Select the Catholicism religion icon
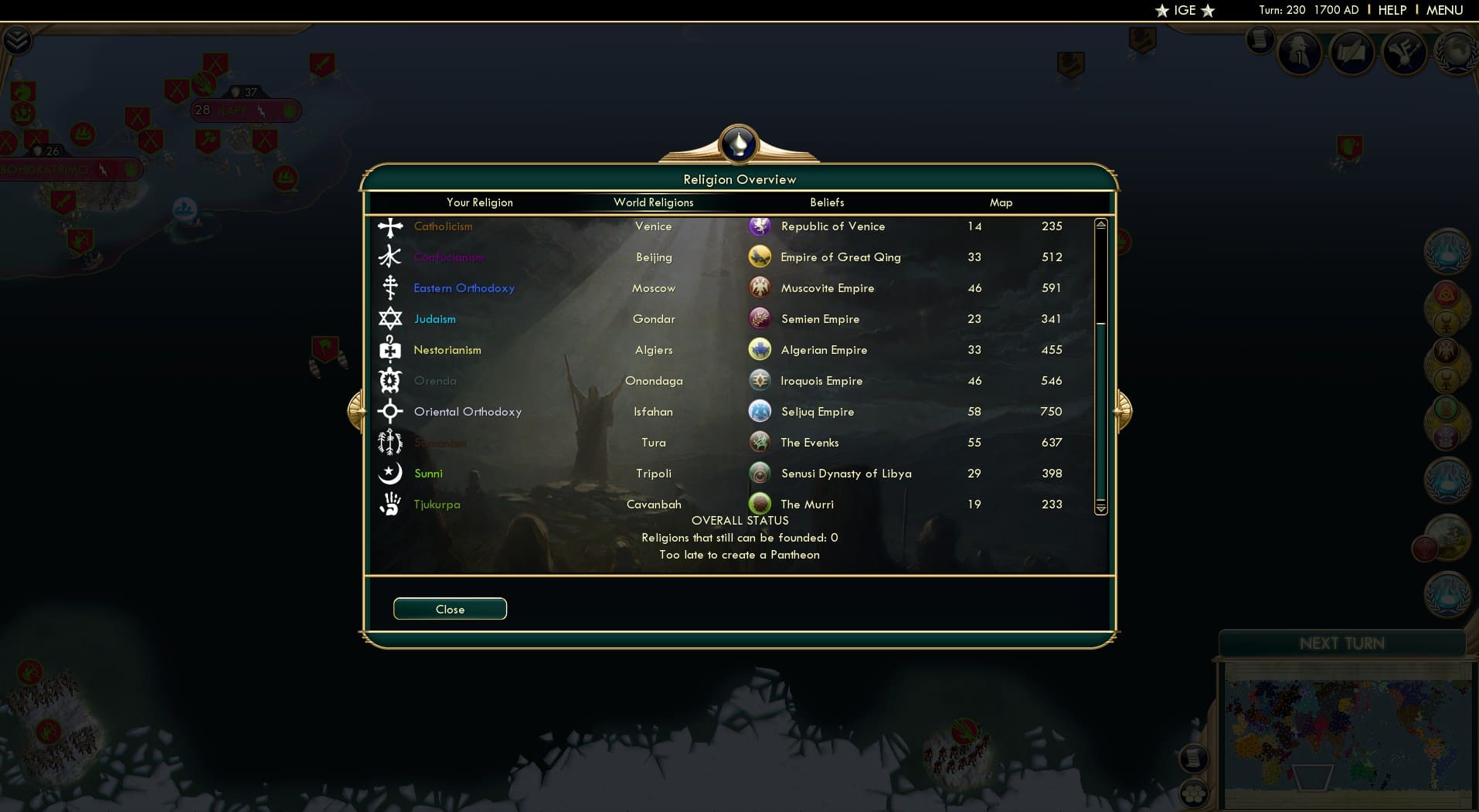 (x=391, y=226)
